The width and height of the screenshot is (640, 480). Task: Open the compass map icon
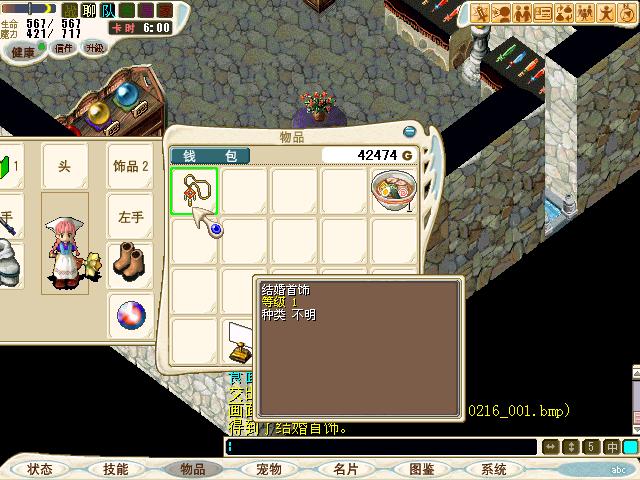[626, 13]
